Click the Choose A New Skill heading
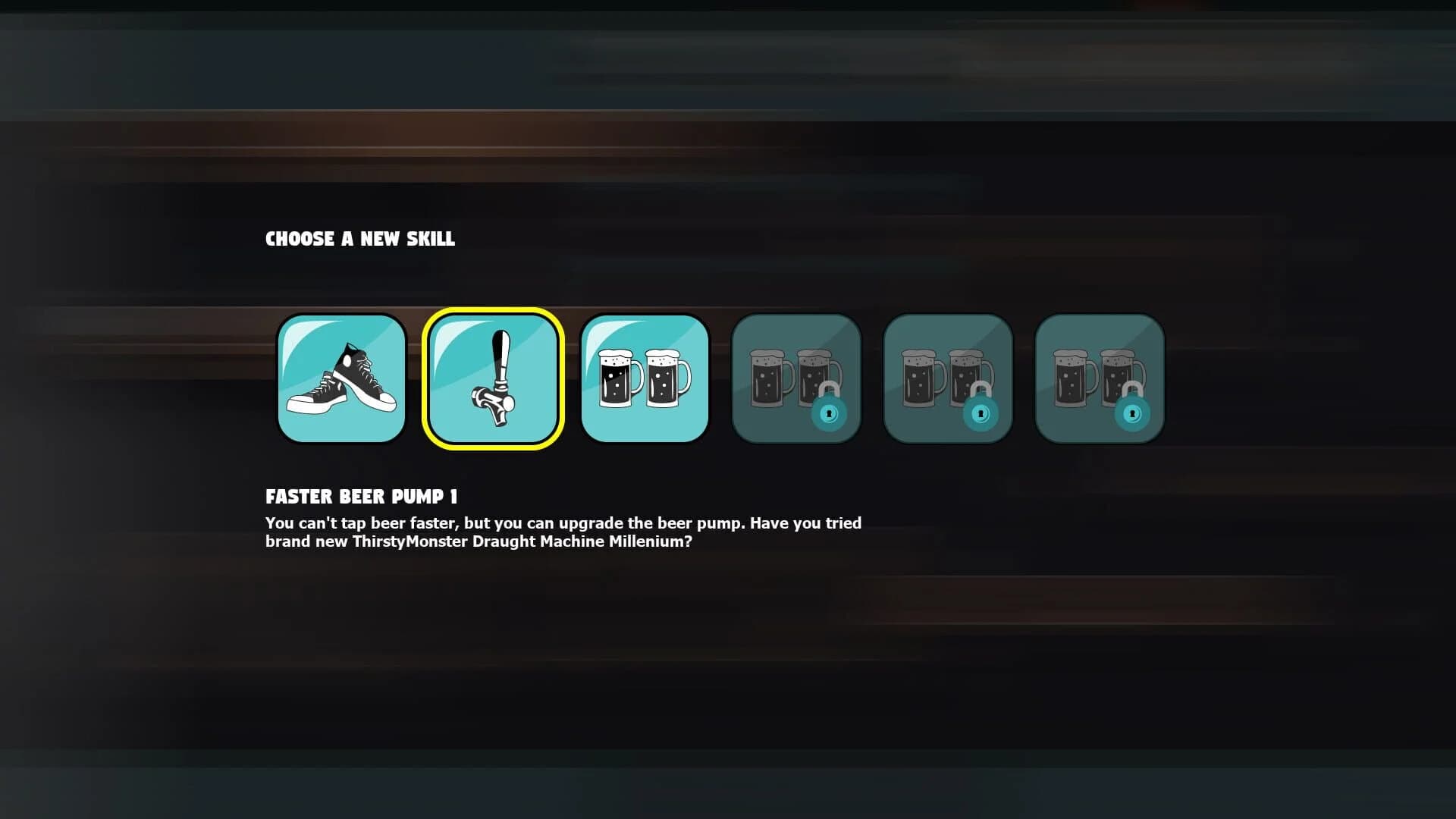Screen dimensions: 1456x819 pyautogui.click(x=359, y=239)
